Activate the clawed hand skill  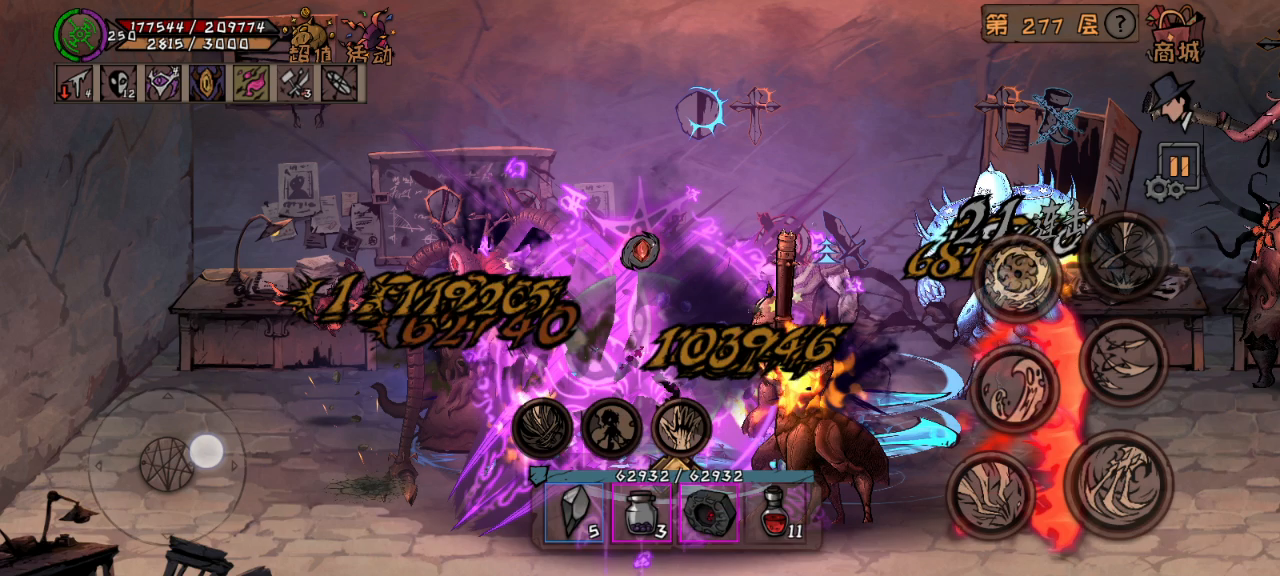point(681,428)
